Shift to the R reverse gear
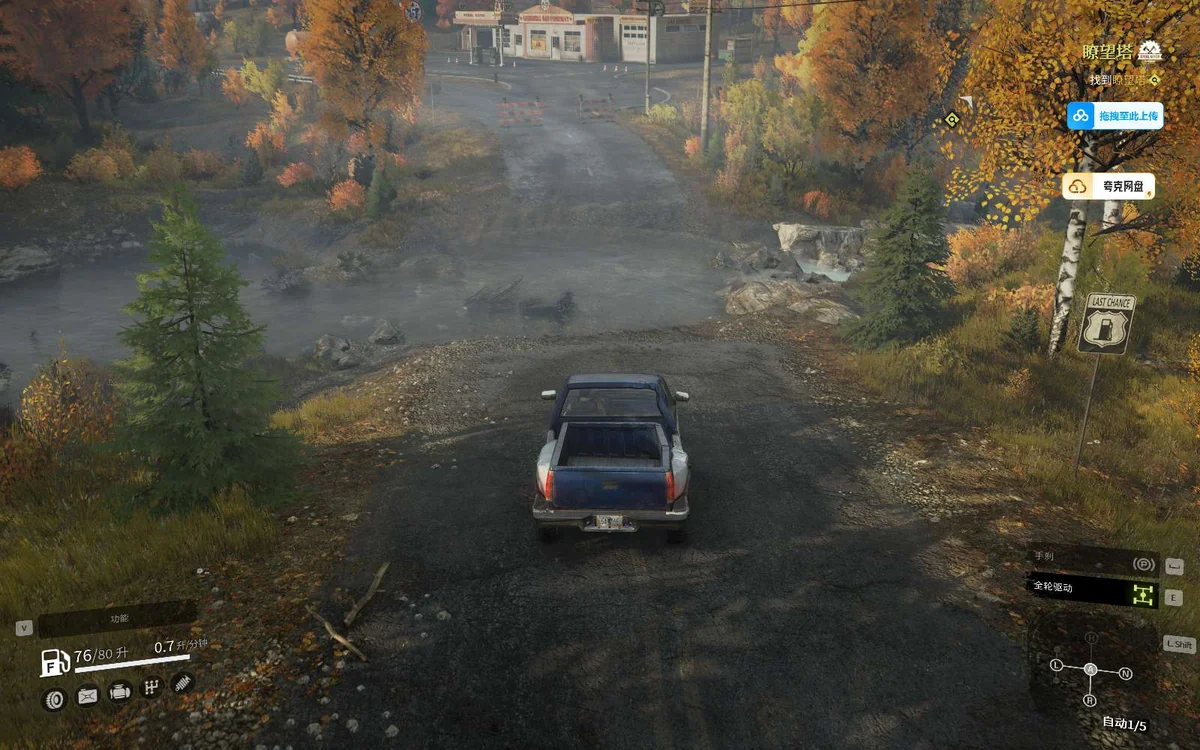Screen dimensions: 1200x750 (1090, 700)
